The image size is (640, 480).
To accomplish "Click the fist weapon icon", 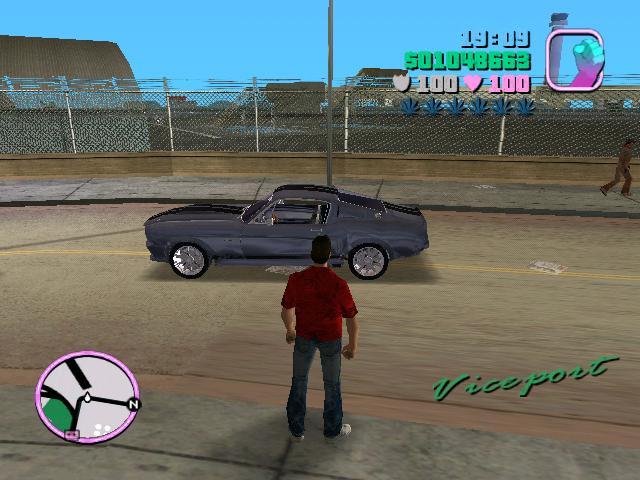I will coord(575,59).
